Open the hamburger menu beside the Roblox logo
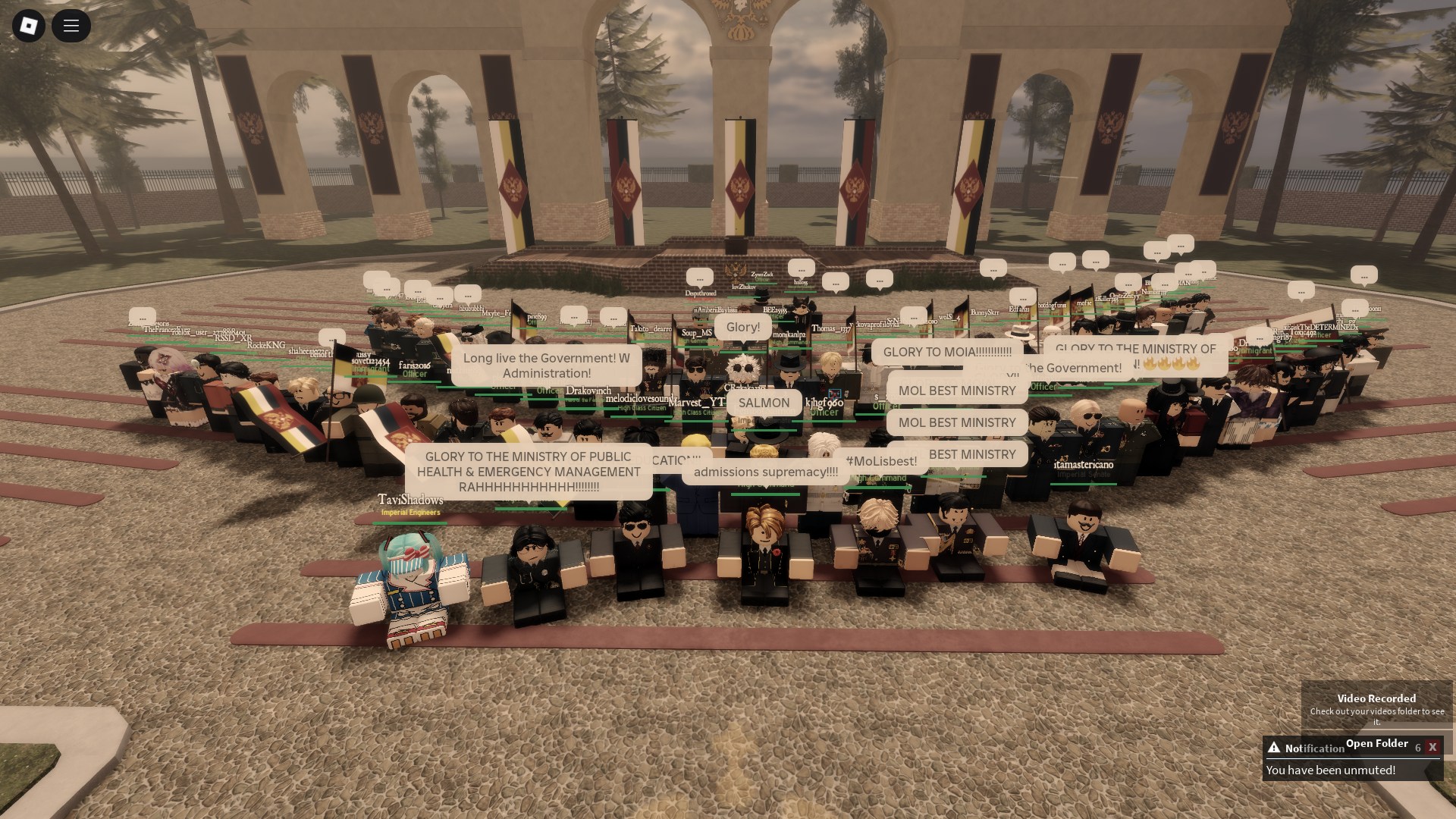Screen dimensions: 1456x819 click(71, 27)
